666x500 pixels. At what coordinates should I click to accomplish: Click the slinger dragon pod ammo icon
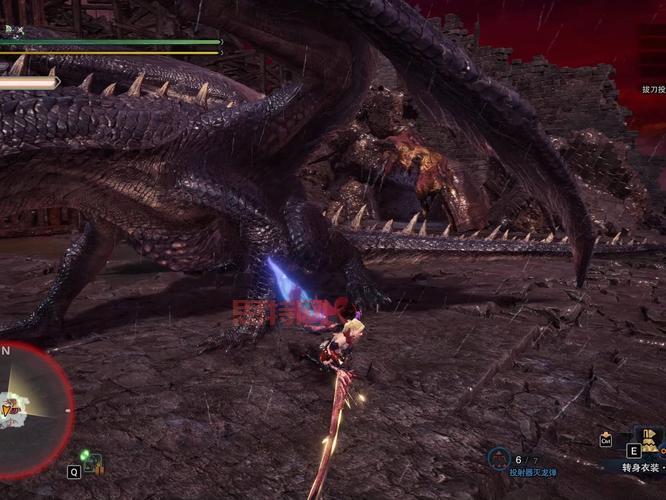coord(498,458)
